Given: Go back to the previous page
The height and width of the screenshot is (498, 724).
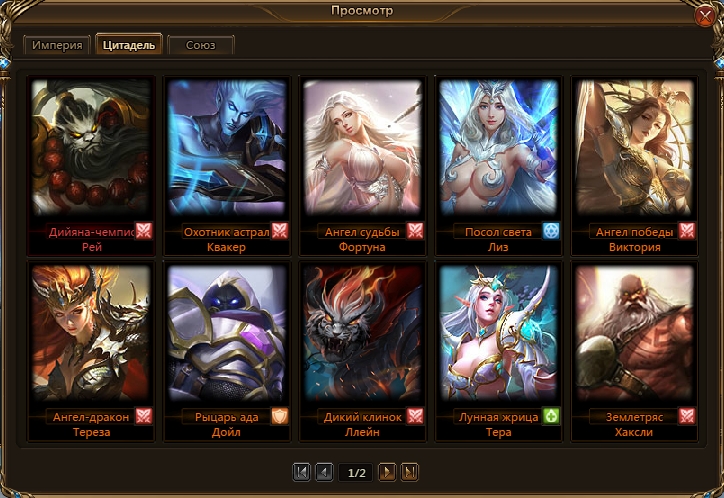Looking at the screenshot, I should tap(324, 472).
